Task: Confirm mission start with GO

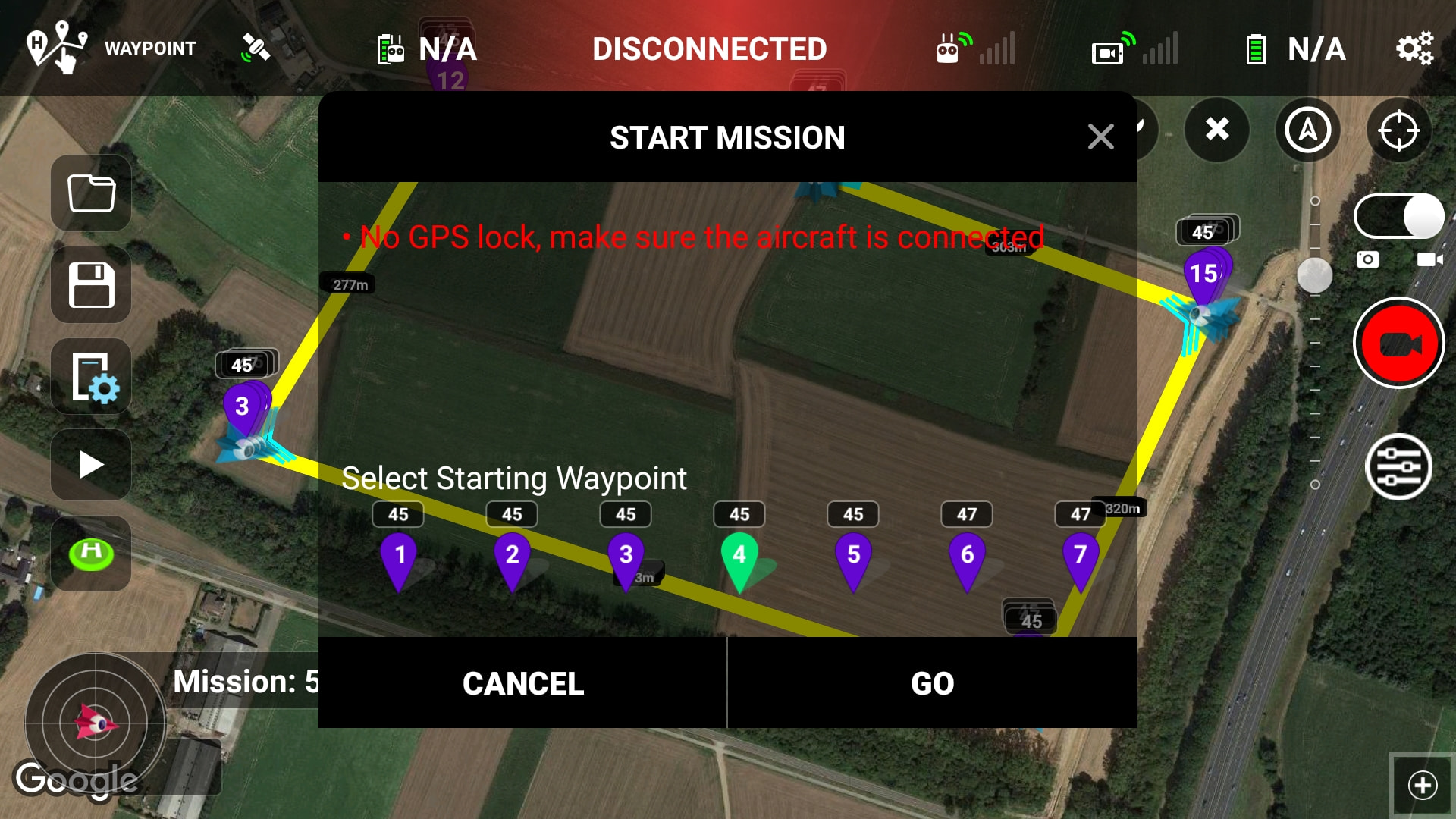Action: click(932, 683)
